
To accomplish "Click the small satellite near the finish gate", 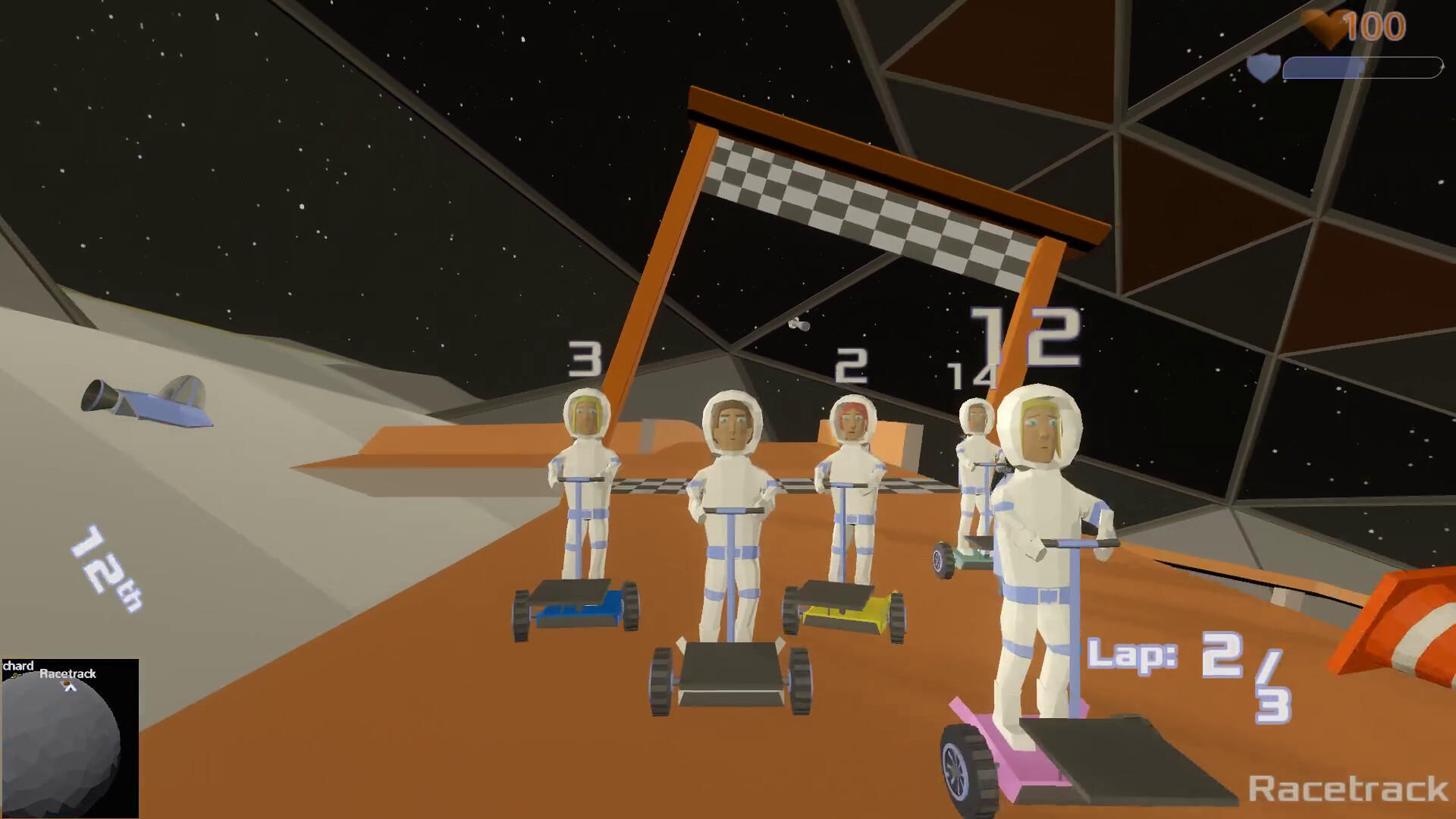I will (x=800, y=325).
